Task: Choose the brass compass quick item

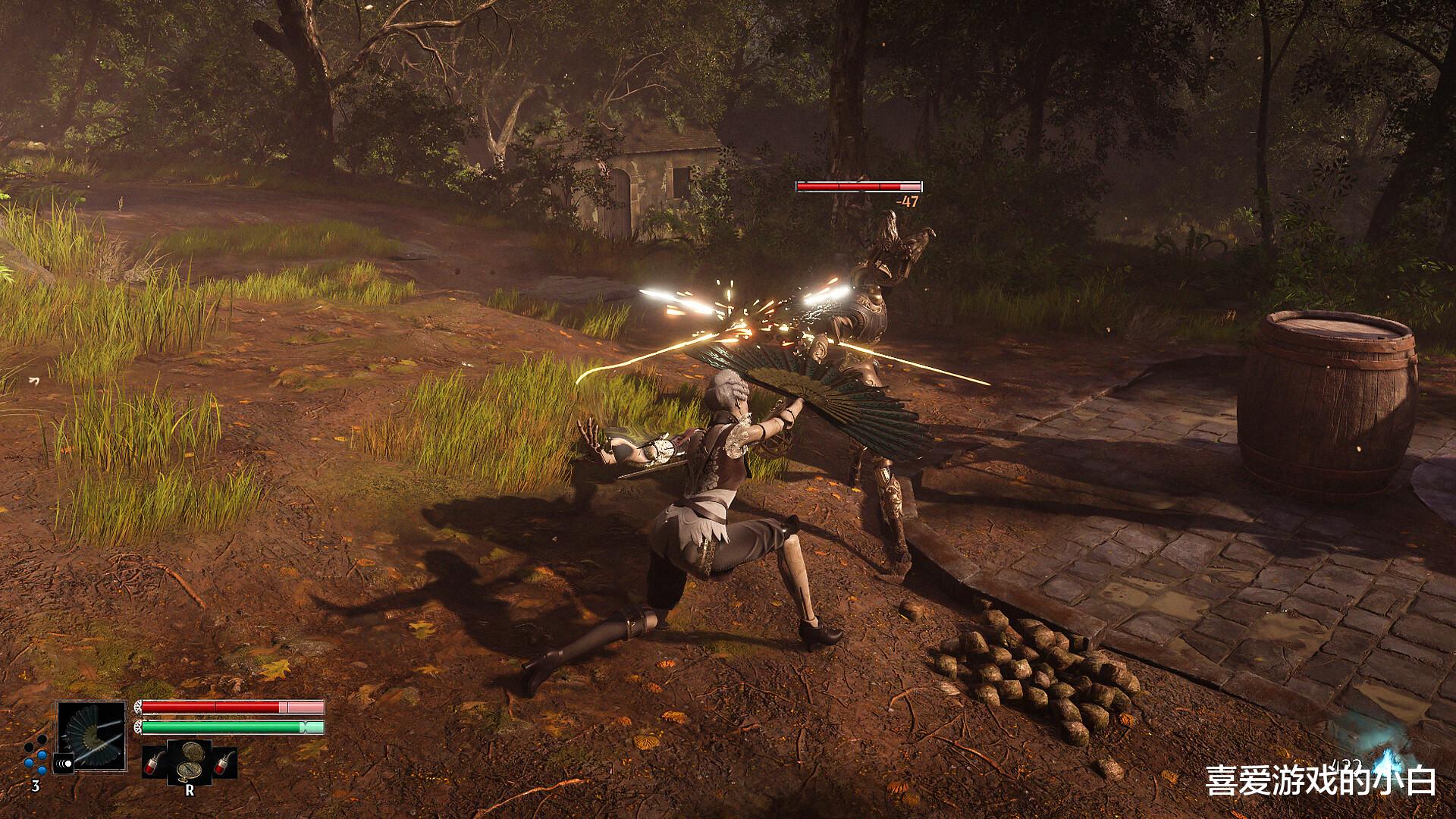Action: [x=190, y=761]
